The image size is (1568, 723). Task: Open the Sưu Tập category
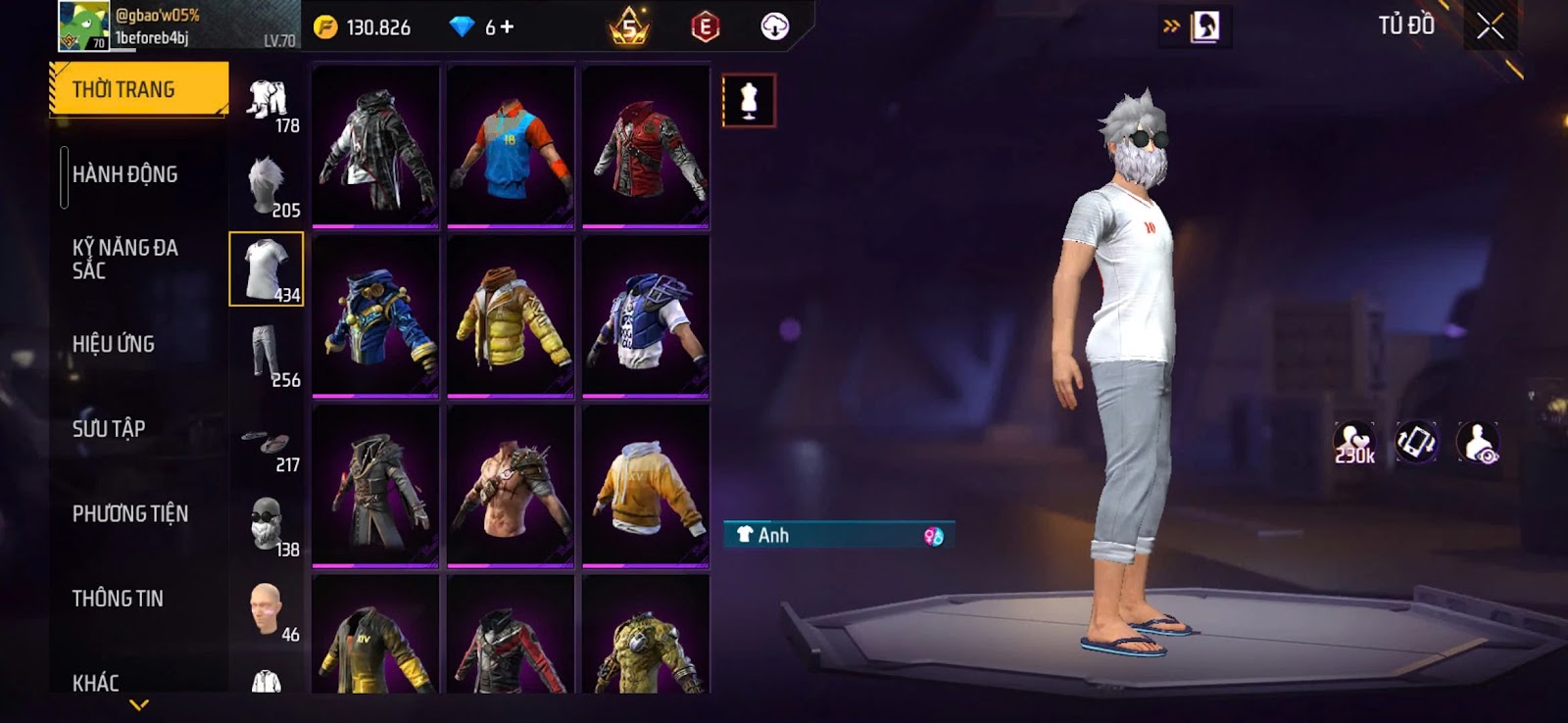(x=109, y=428)
